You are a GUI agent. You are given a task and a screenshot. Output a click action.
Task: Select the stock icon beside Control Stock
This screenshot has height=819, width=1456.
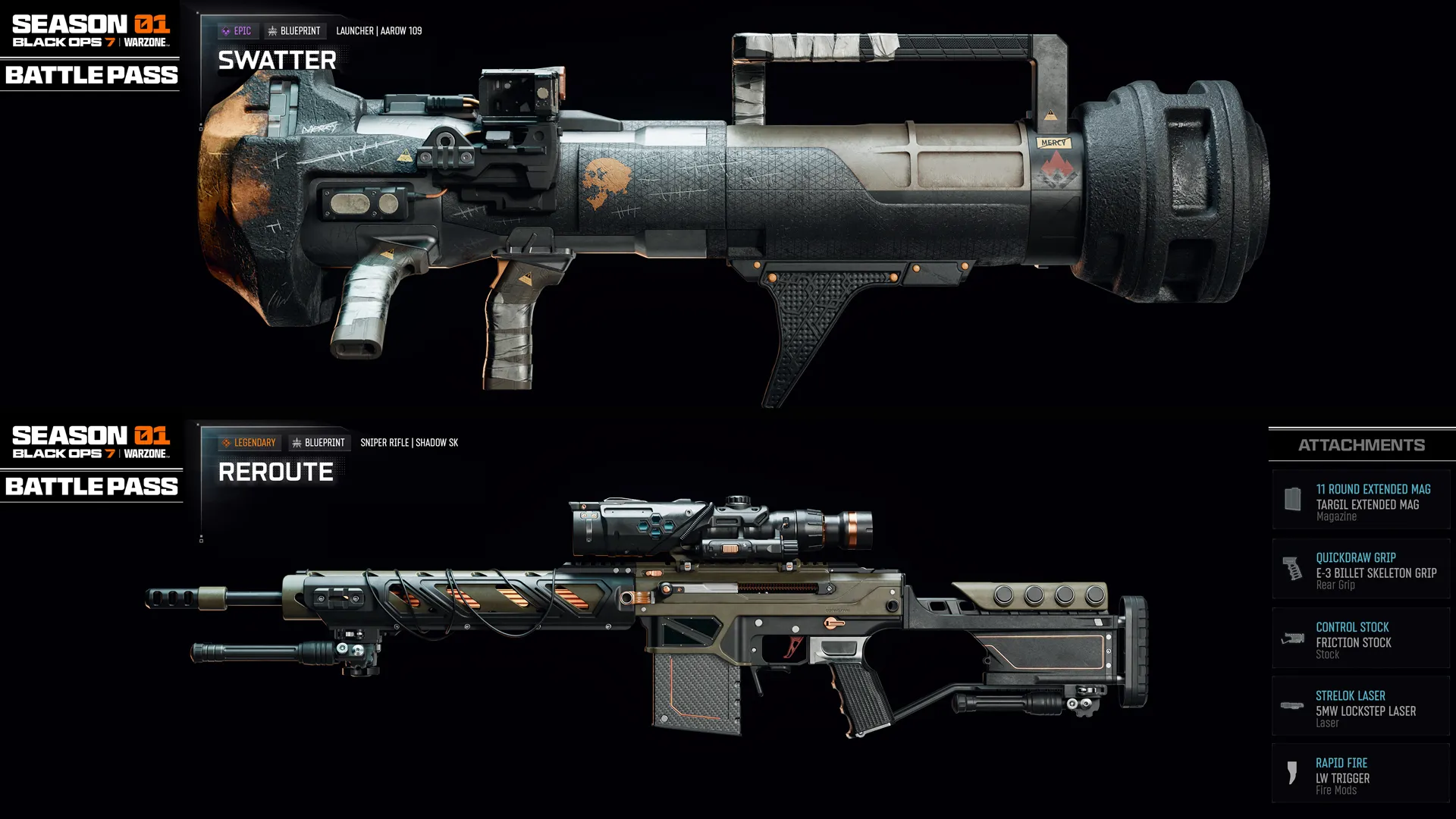[x=1294, y=638]
